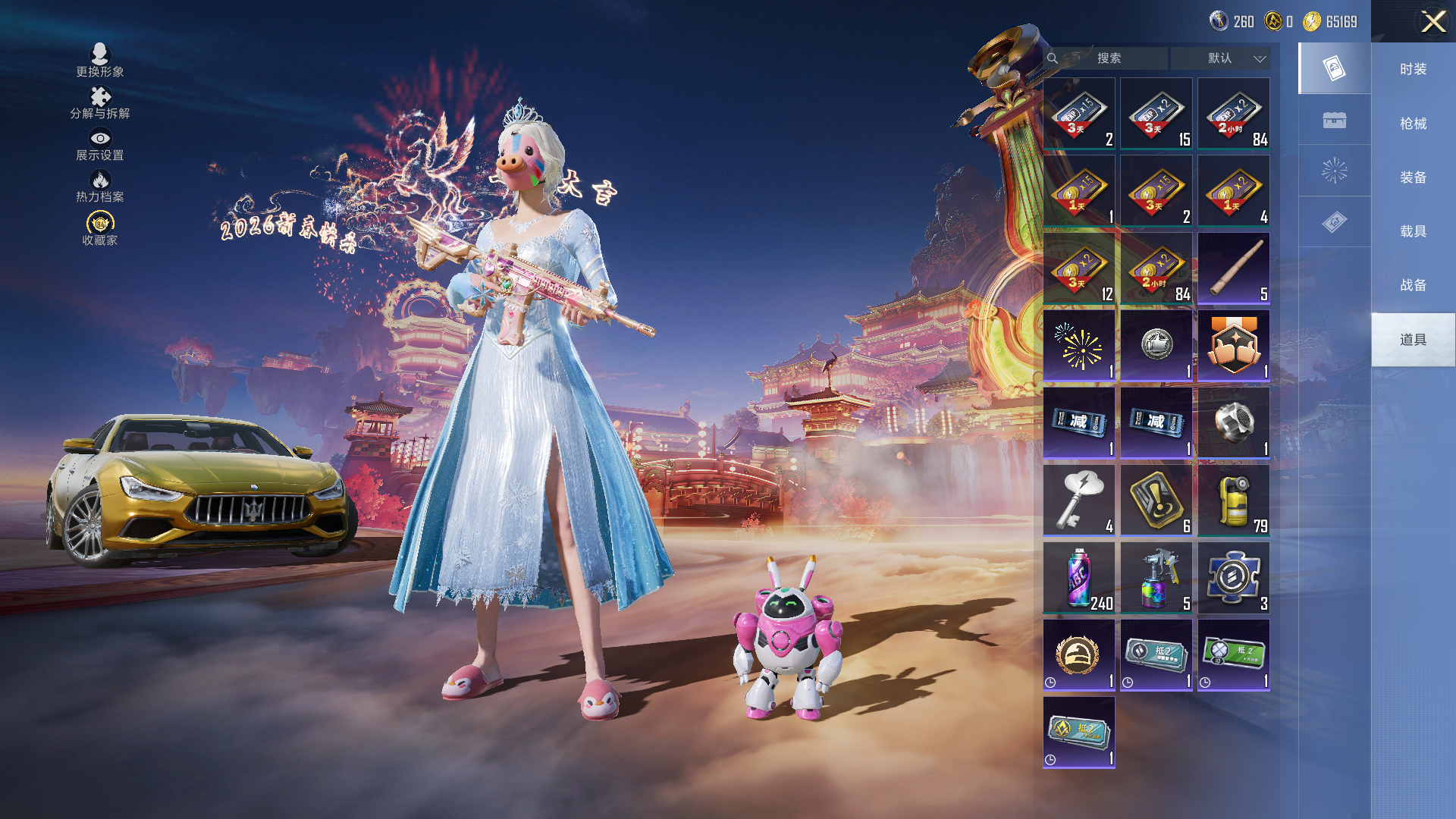Click the 搜索 search field
Screen dimensions: 1456x819
(1109, 58)
